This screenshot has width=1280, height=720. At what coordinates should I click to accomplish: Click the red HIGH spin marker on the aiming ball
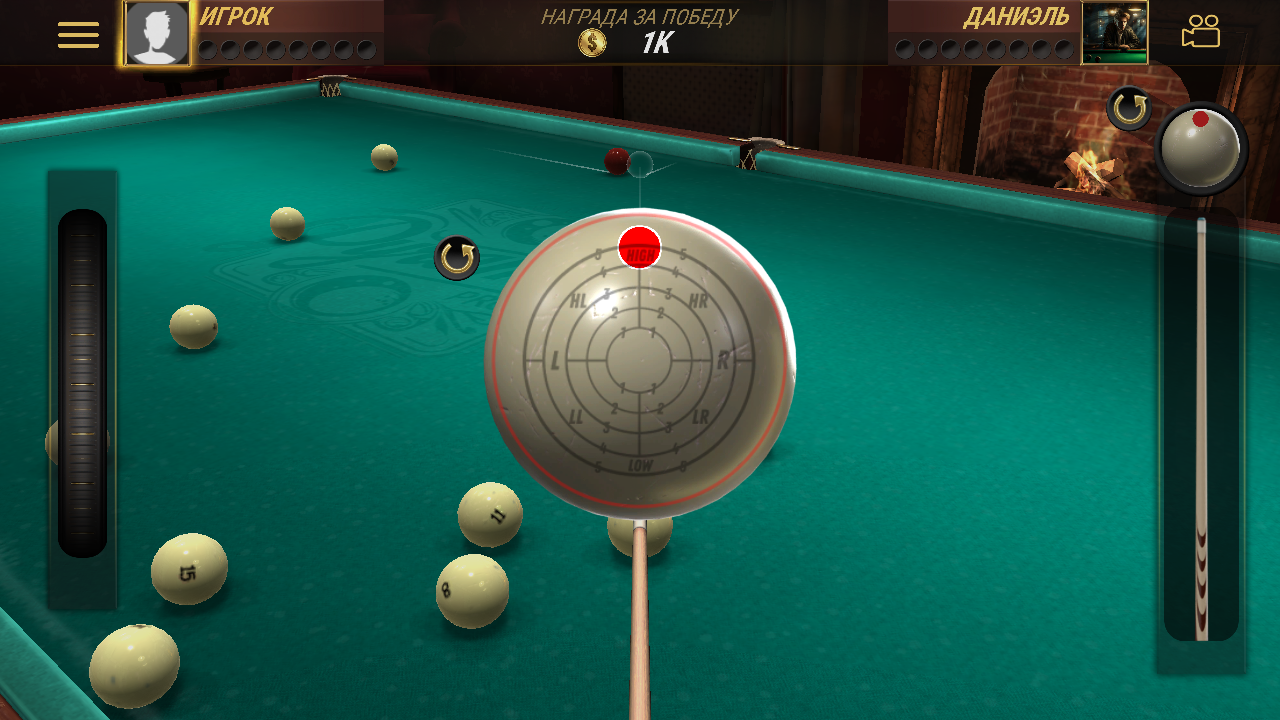[638, 247]
